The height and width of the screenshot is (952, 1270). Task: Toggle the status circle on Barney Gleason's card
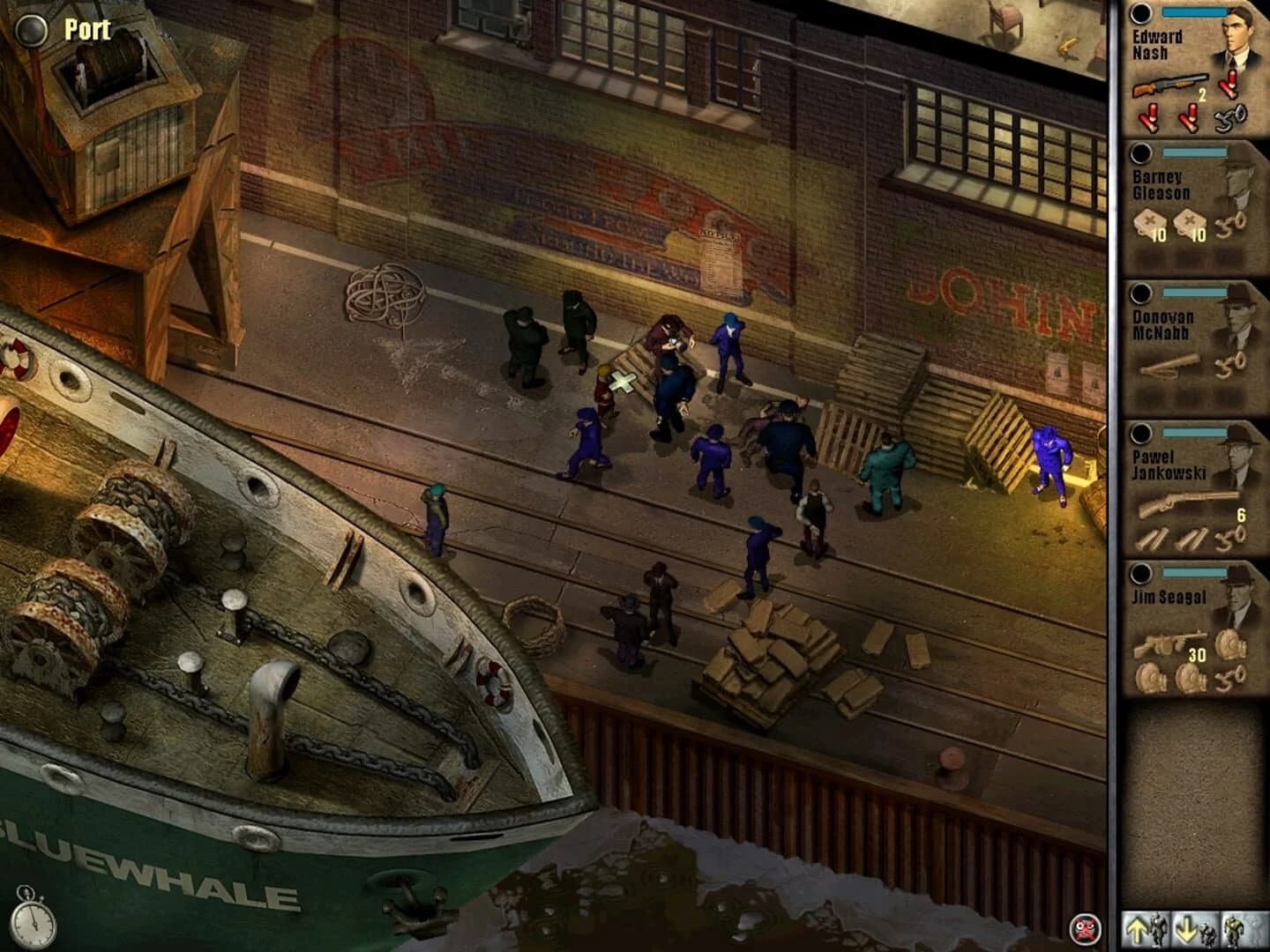click(x=1141, y=155)
